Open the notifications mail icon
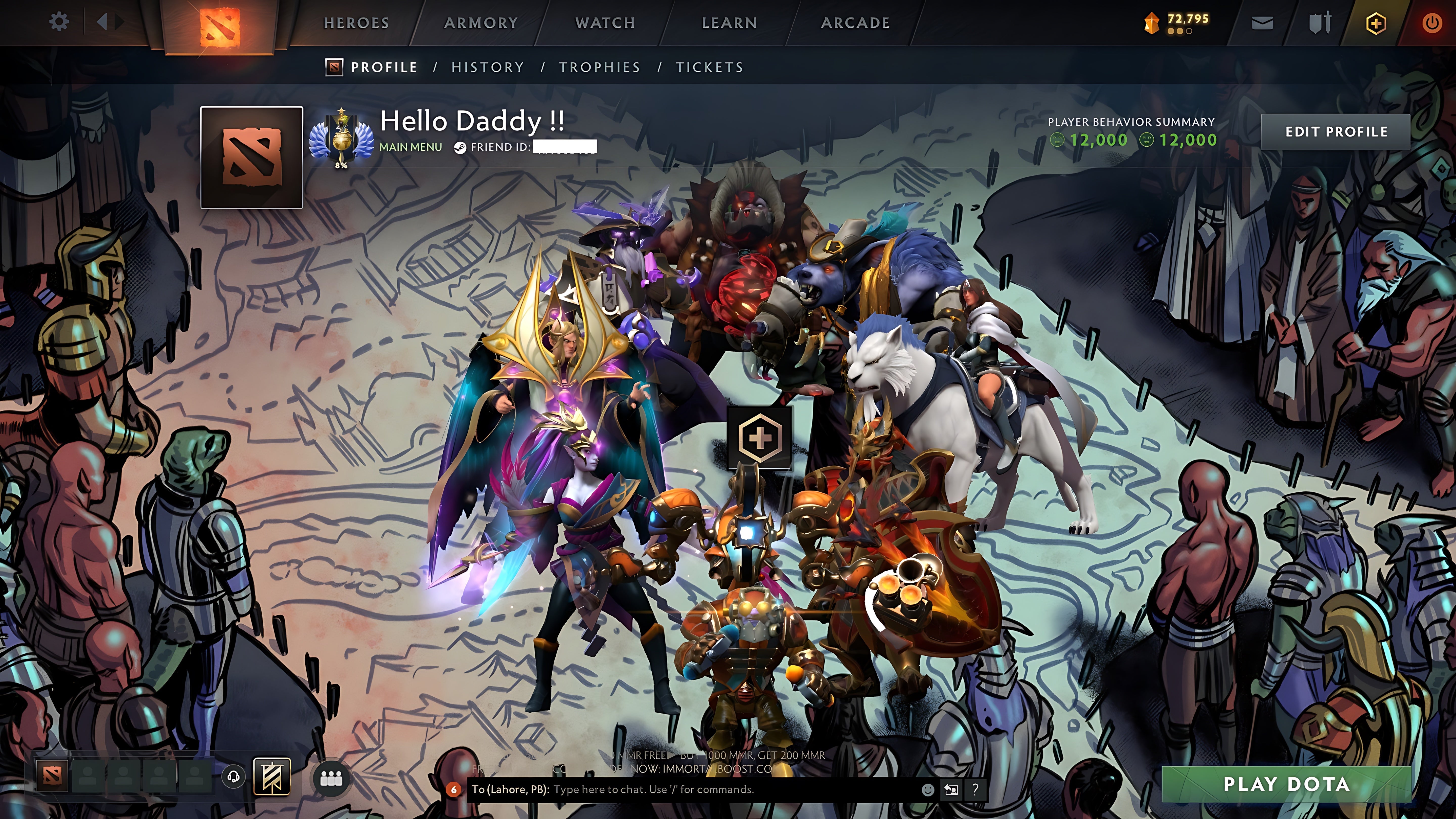 point(1263,22)
